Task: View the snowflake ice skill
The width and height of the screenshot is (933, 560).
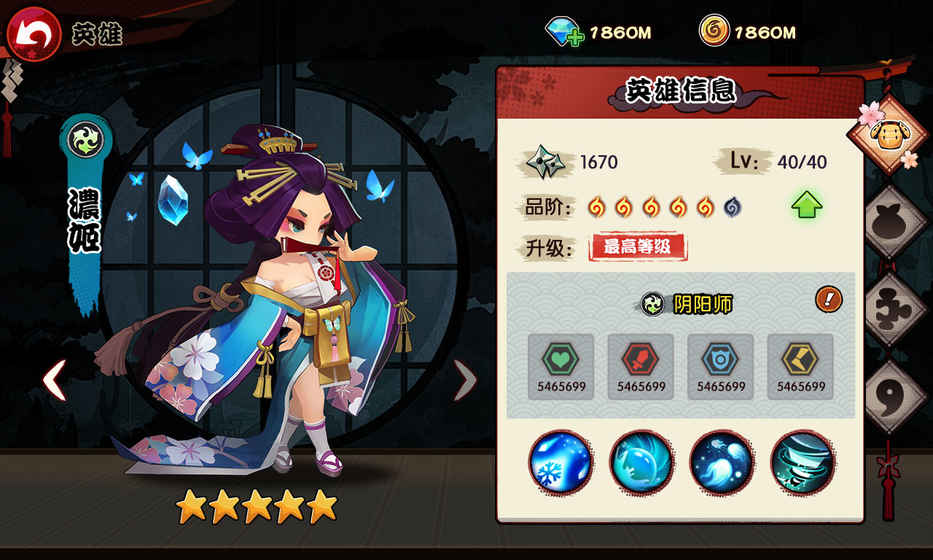Action: coord(561,462)
